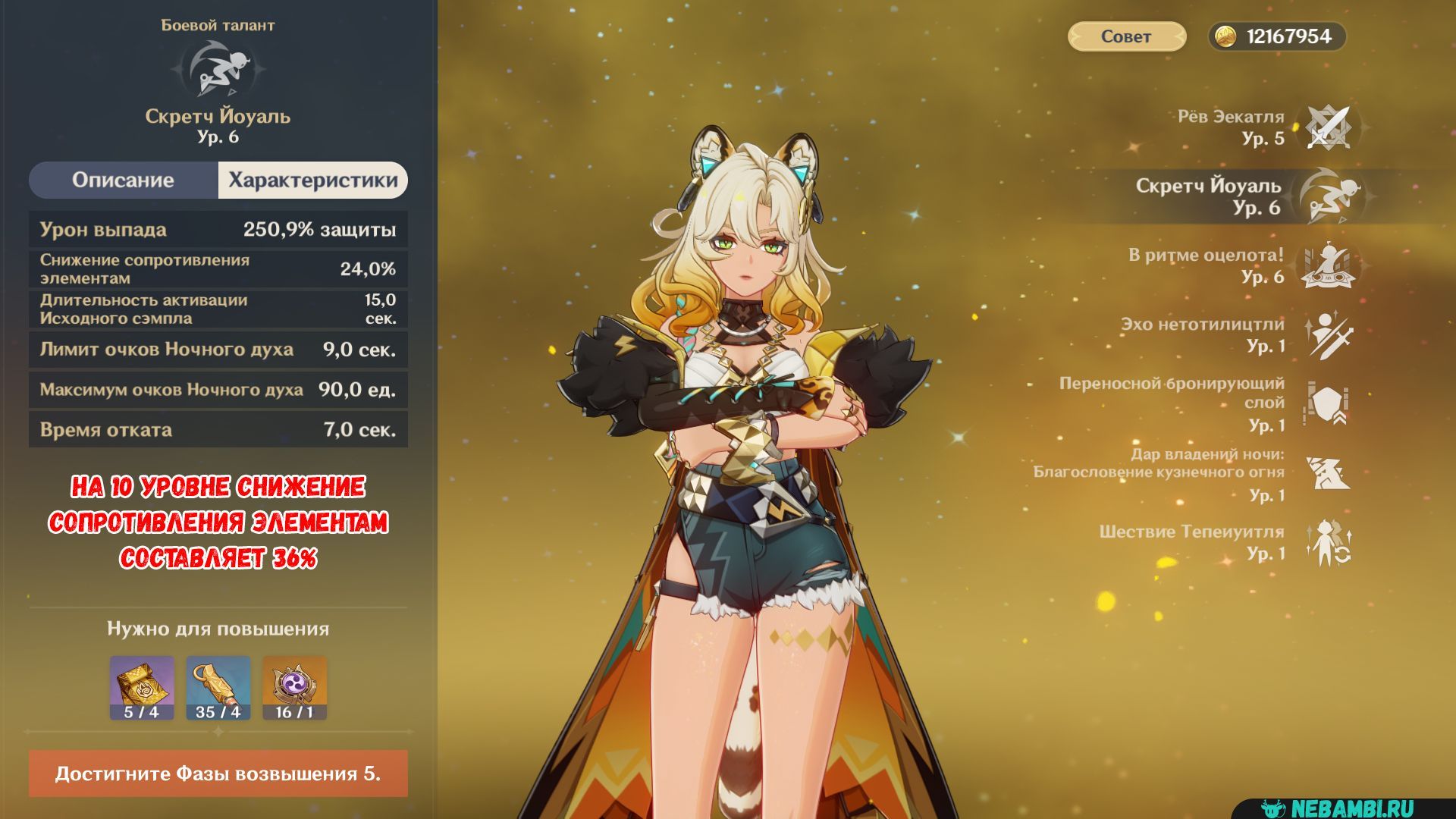Select the purple emblem boss material
This screenshot has width=1456, height=819.
(x=294, y=687)
